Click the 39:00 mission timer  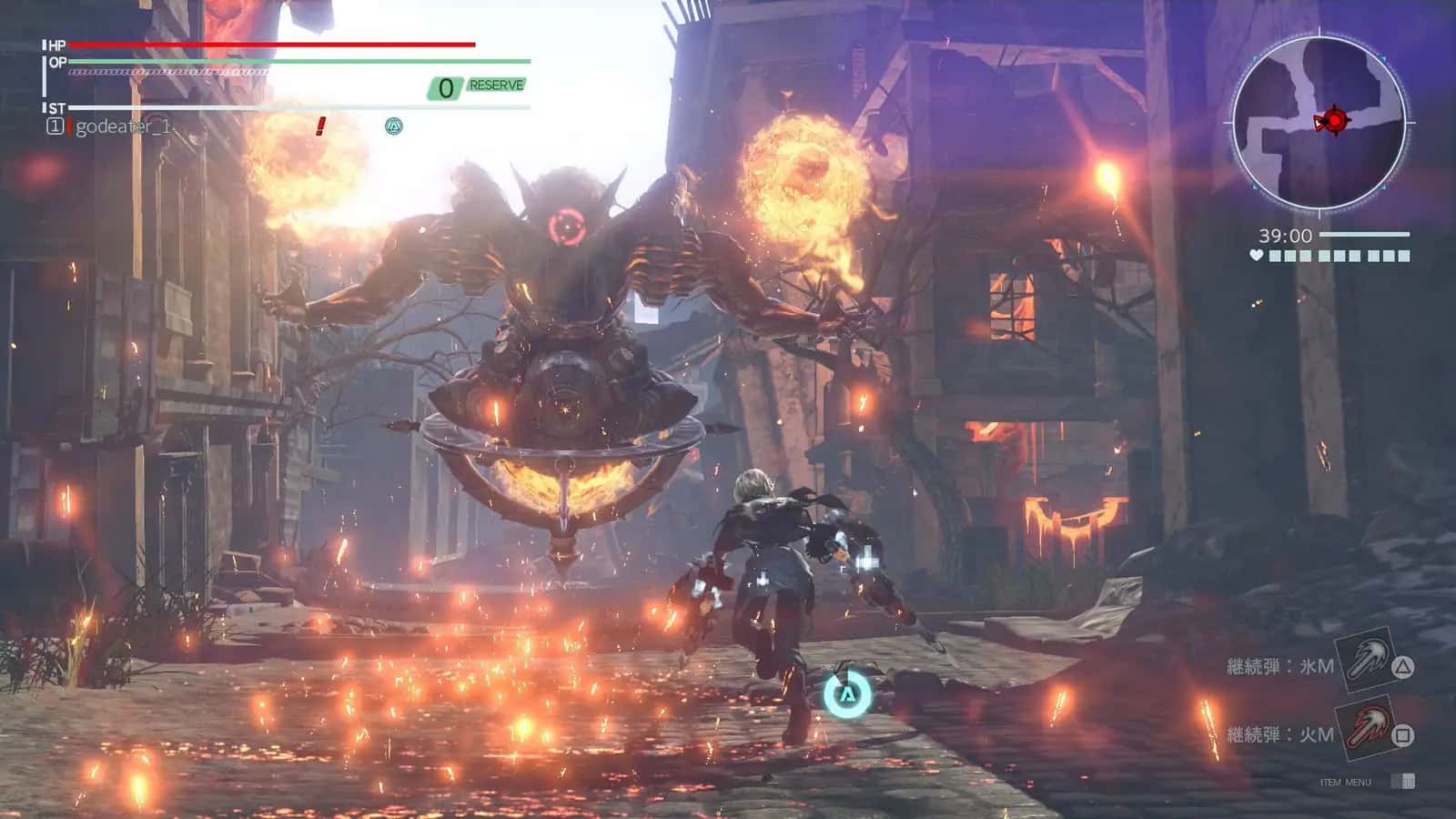click(x=1285, y=236)
